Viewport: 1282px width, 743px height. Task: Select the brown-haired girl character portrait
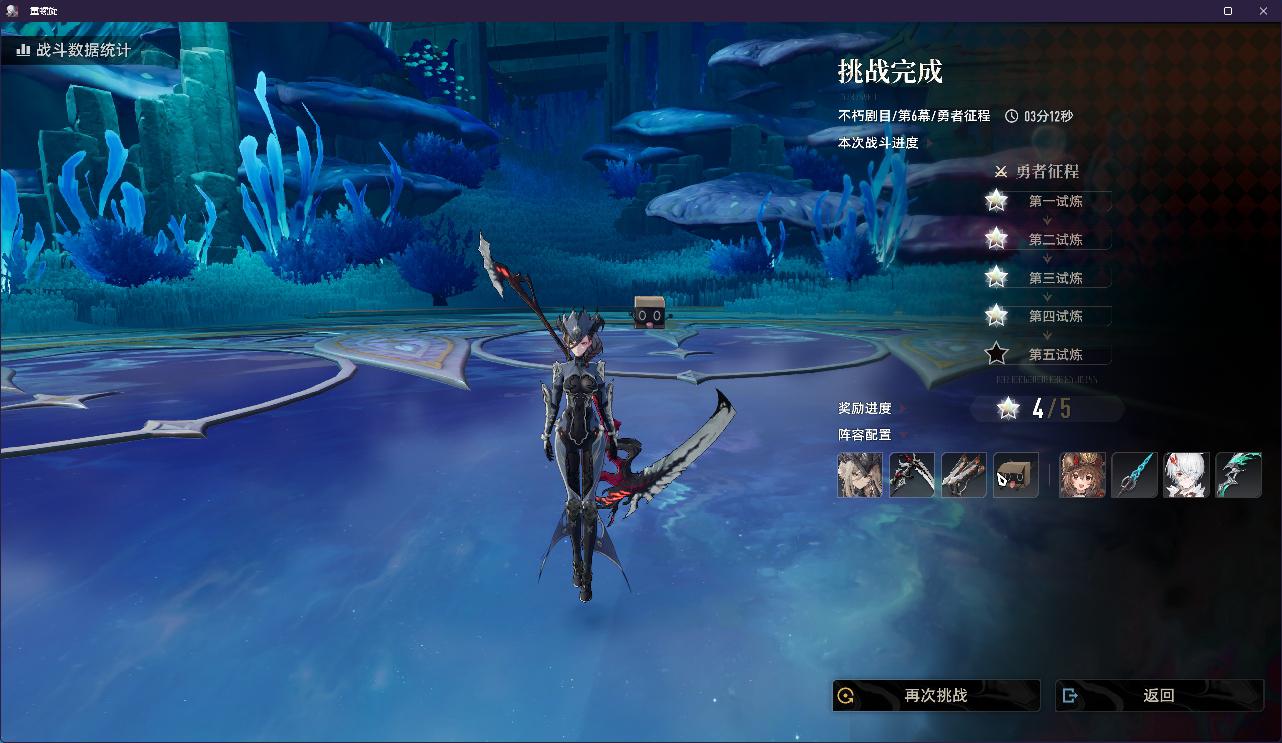pyautogui.click(x=1082, y=475)
